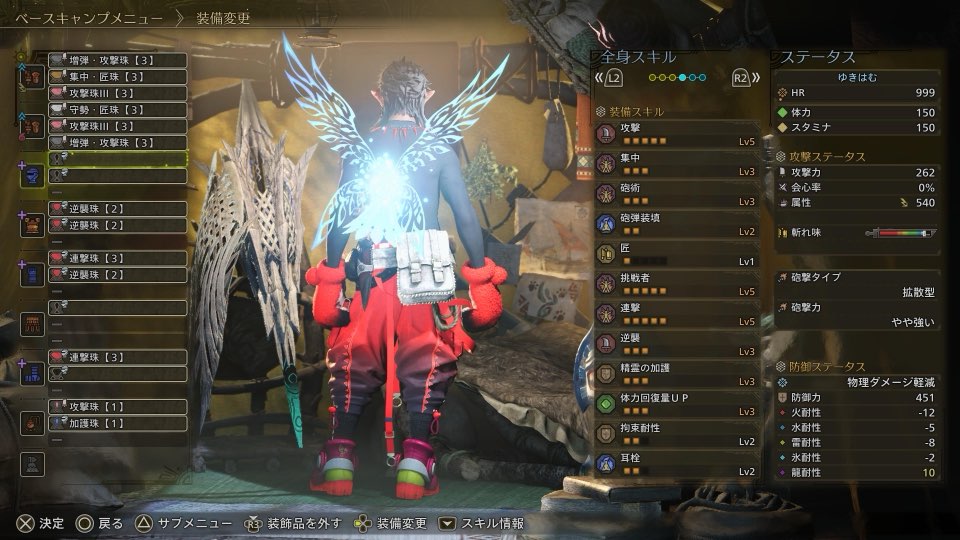Choose the 体力回復量UP skill row
This screenshot has width=960, height=540.
tap(675, 404)
